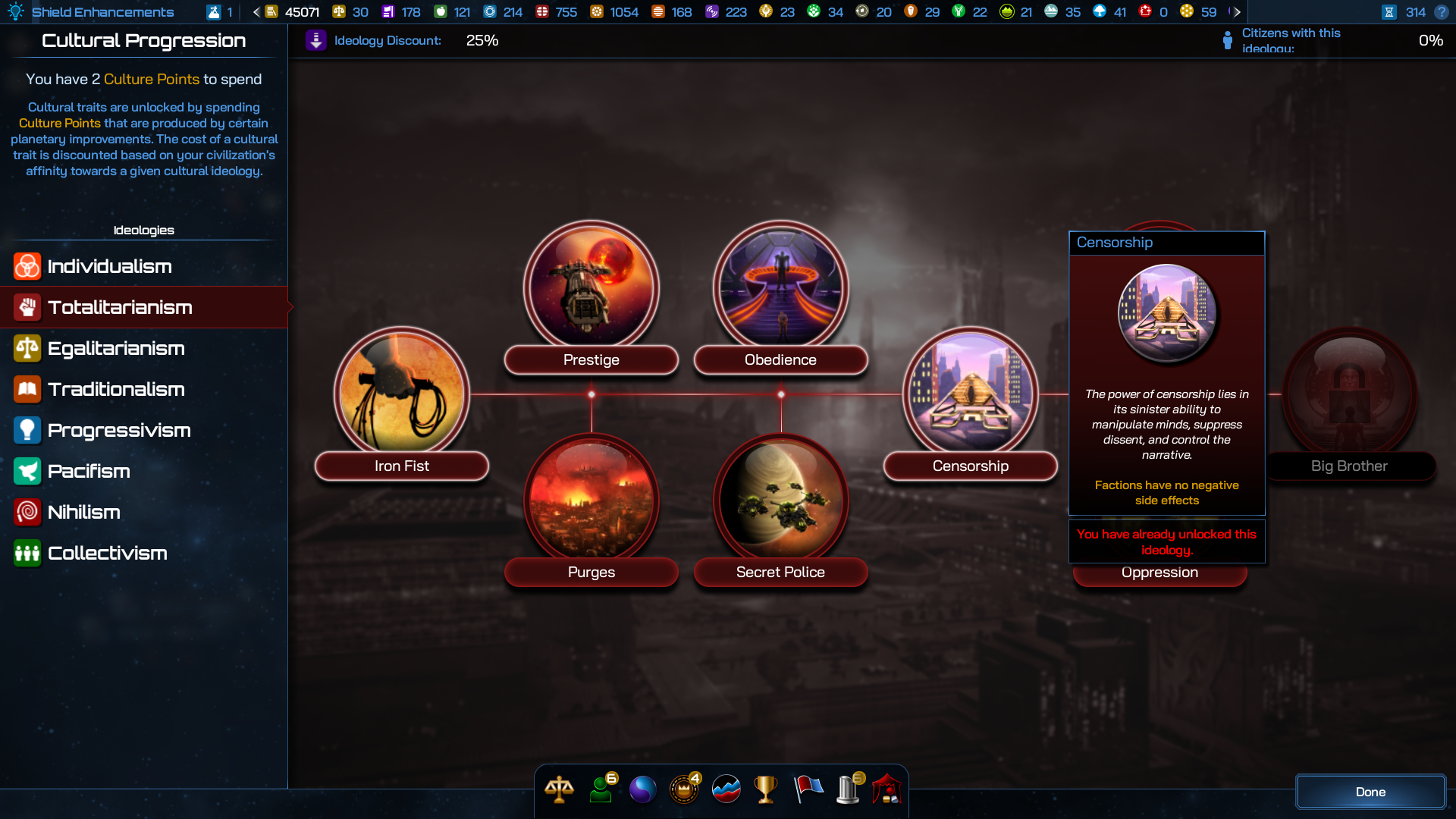
Task: Open the golden scales screen
Action: [x=560, y=789]
